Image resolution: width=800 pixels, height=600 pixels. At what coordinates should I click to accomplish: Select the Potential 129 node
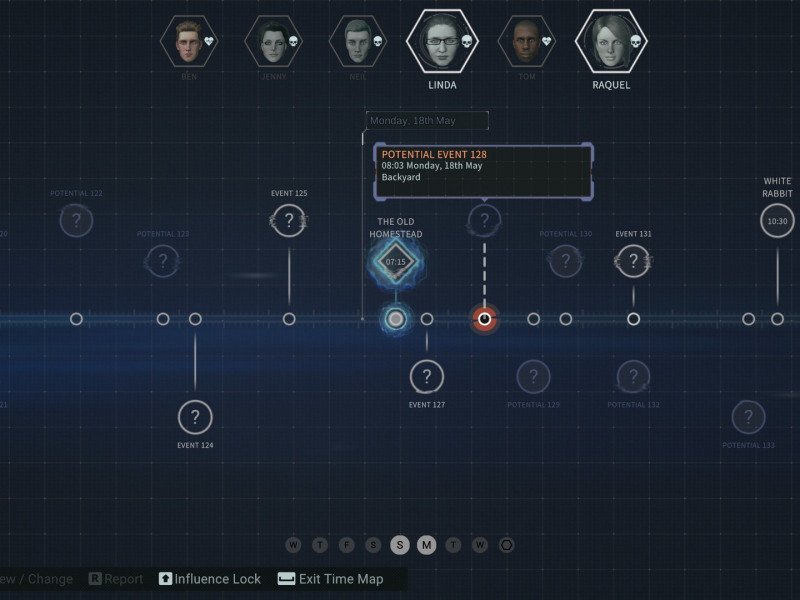533,377
